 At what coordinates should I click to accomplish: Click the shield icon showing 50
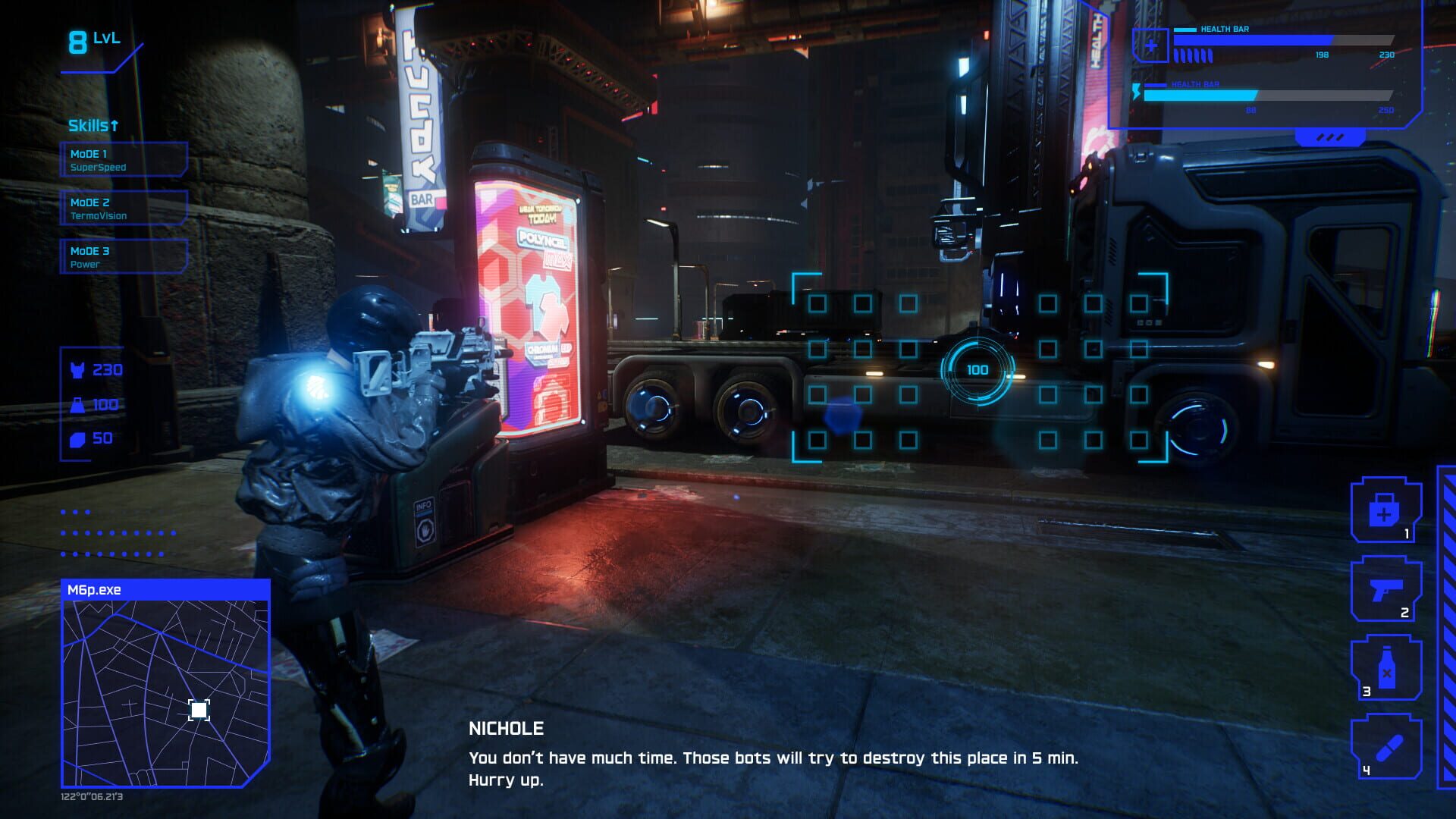click(78, 438)
